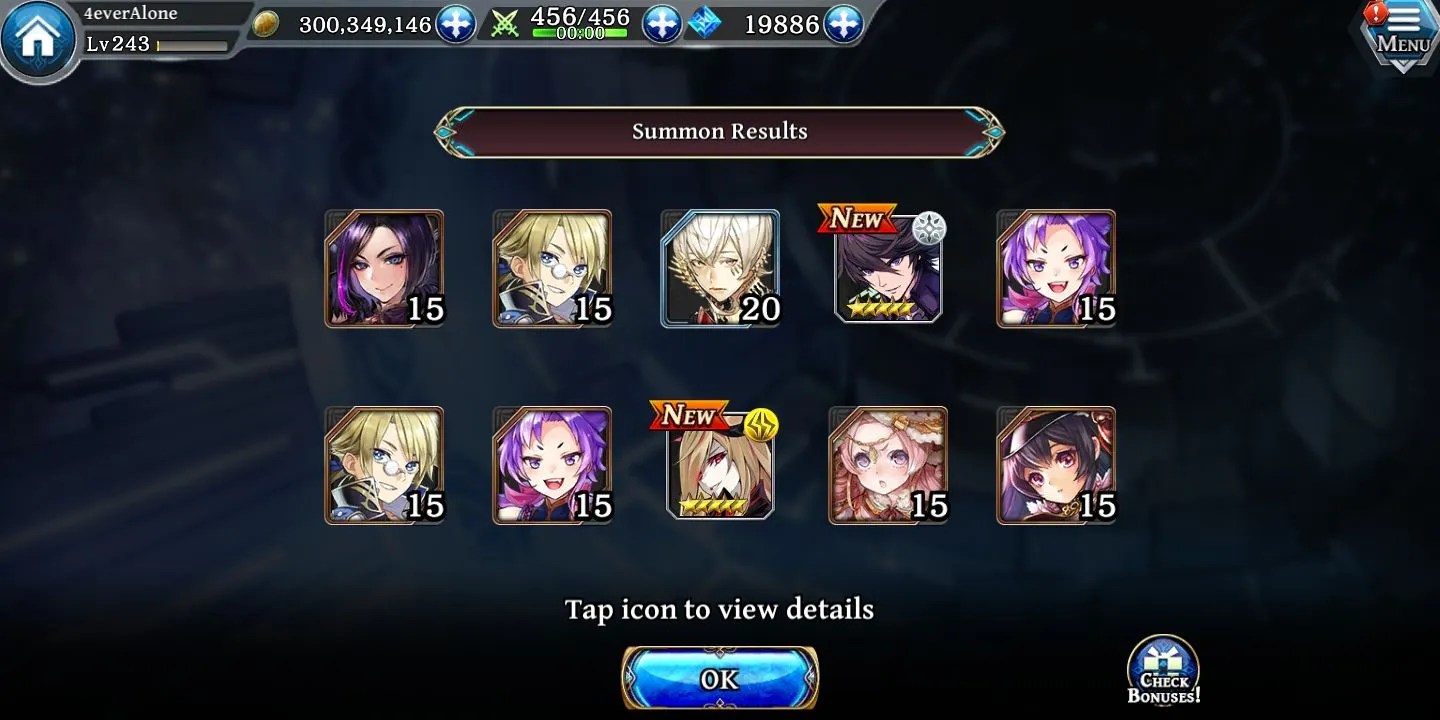Image resolution: width=1440 pixels, height=720 pixels.
Task: Inspect the black-haired girl wearing a hat
Action: point(1056,465)
